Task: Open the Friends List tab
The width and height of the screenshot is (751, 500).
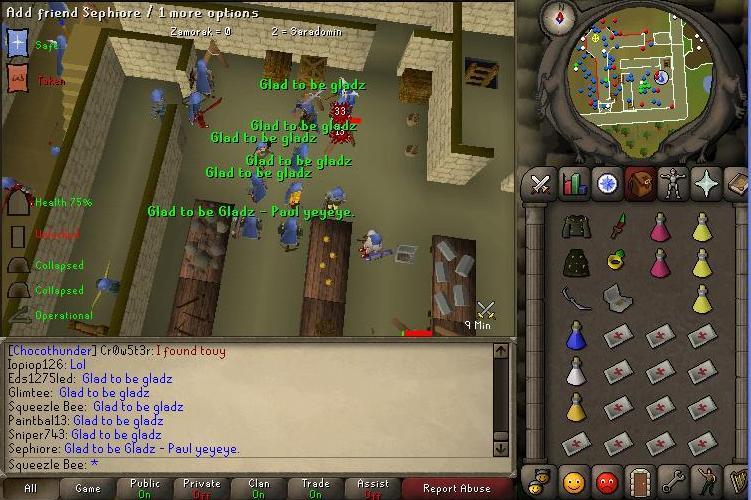Action: point(574,483)
